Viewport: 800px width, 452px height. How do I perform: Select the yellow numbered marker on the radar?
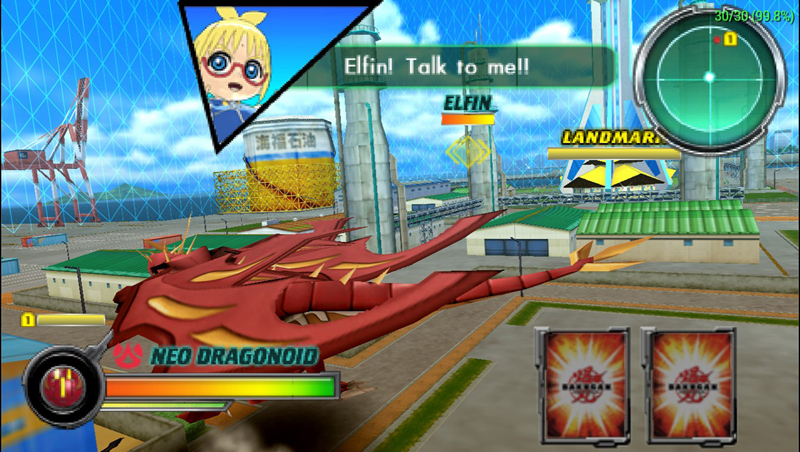tap(730, 39)
